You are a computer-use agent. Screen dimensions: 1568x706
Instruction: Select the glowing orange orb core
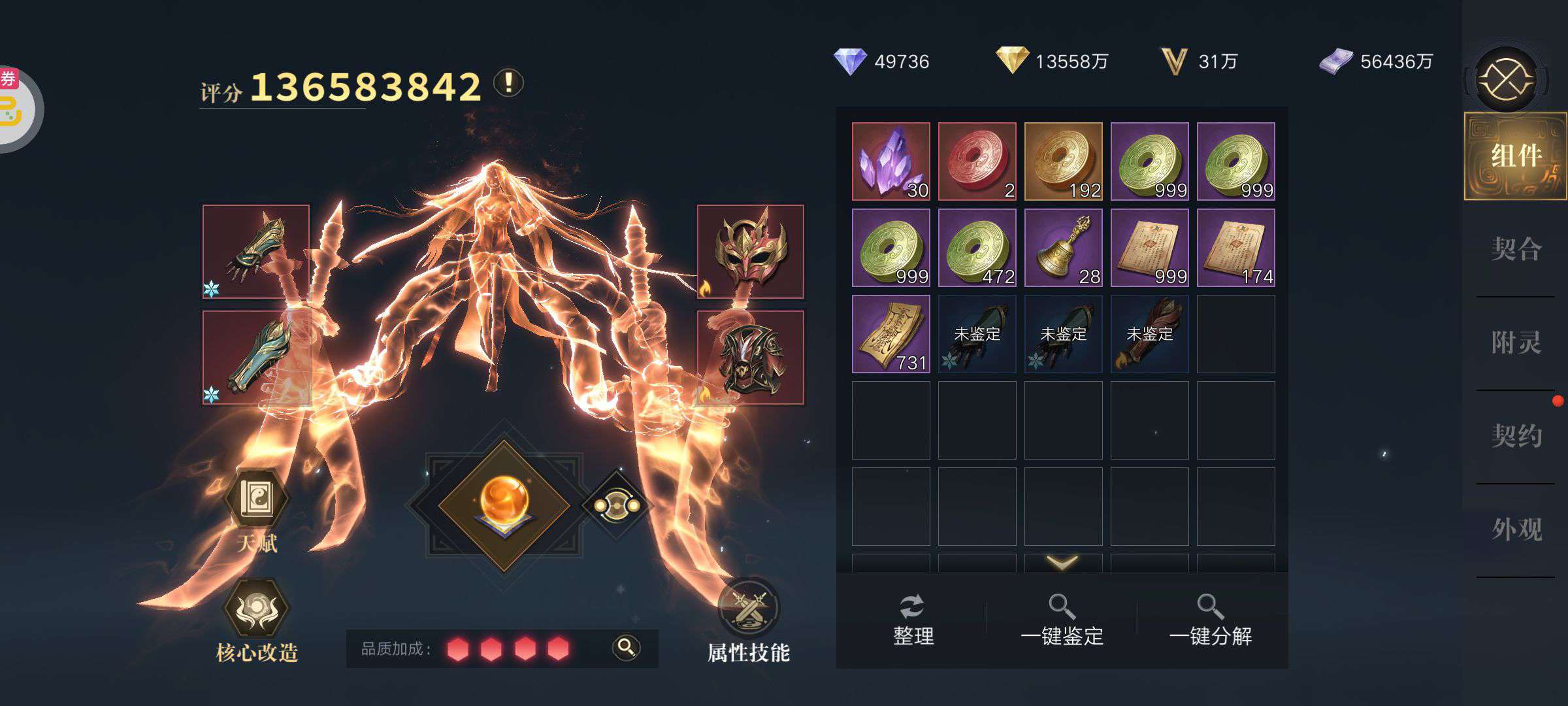pos(504,505)
